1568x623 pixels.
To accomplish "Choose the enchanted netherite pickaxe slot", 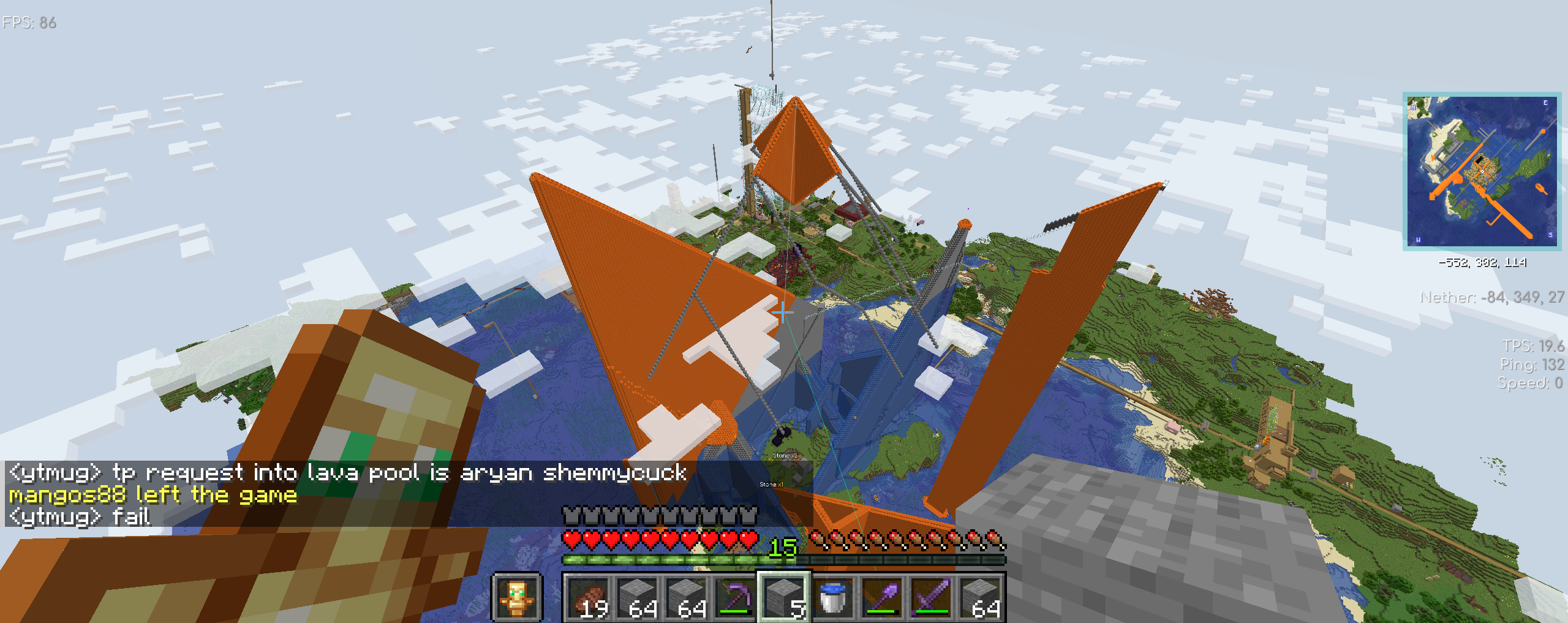I will click(x=735, y=597).
